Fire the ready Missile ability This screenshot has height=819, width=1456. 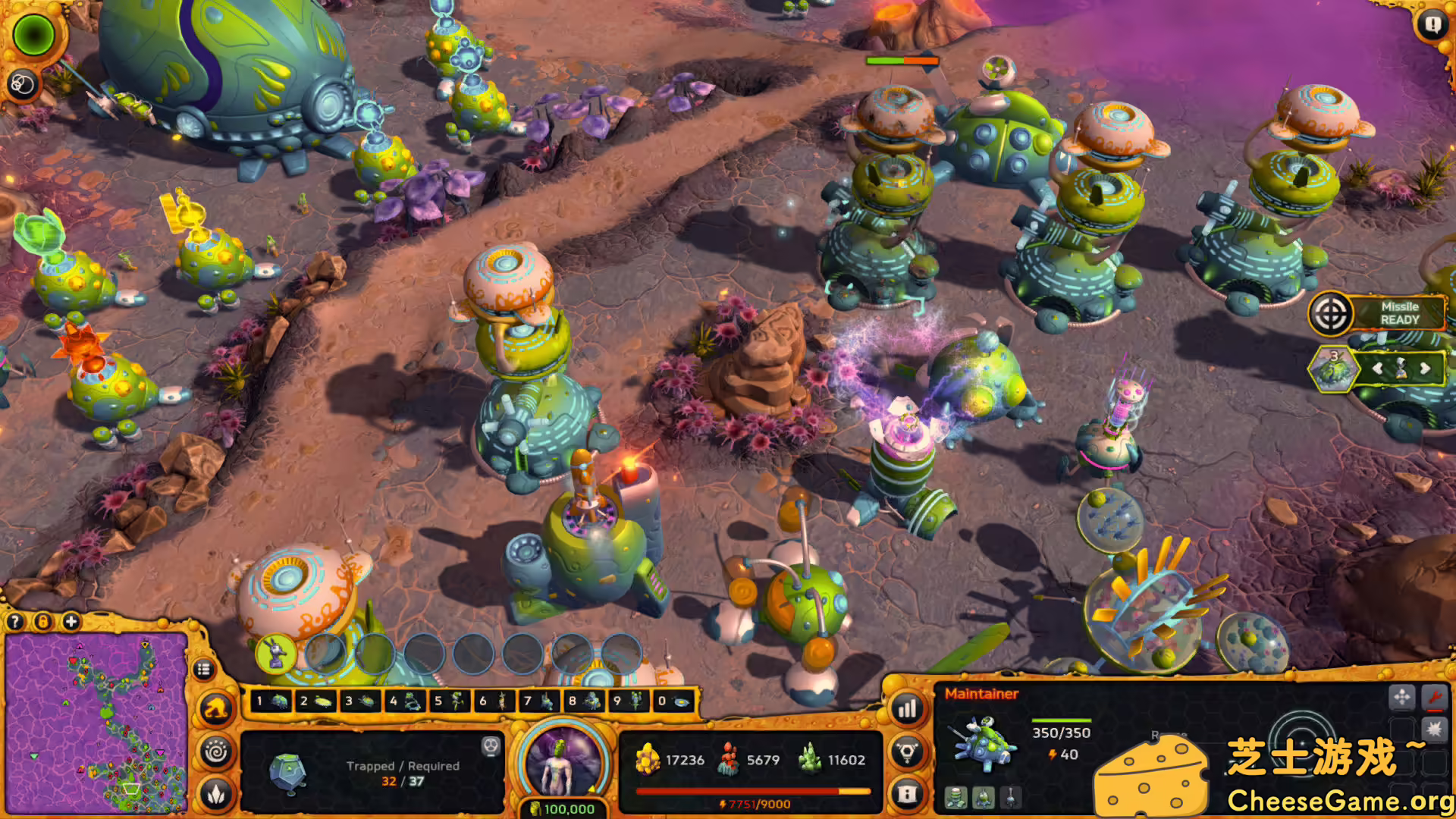coord(1331,313)
